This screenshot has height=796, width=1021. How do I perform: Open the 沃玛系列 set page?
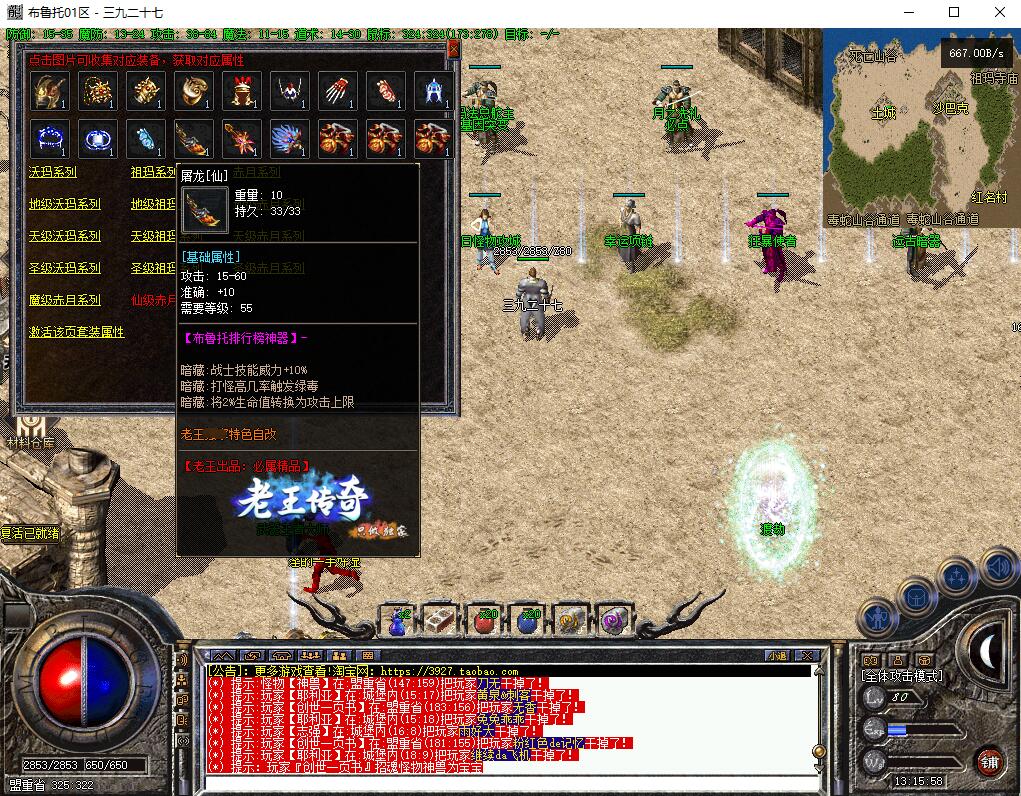pyautogui.click(x=52, y=172)
